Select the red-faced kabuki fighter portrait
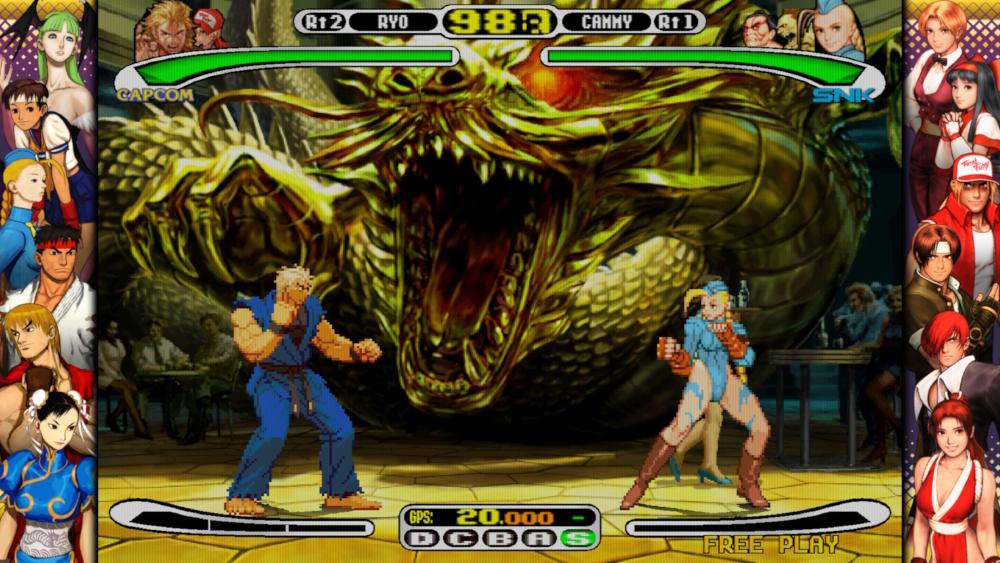The width and height of the screenshot is (1000, 563). pyautogui.click(x=759, y=30)
